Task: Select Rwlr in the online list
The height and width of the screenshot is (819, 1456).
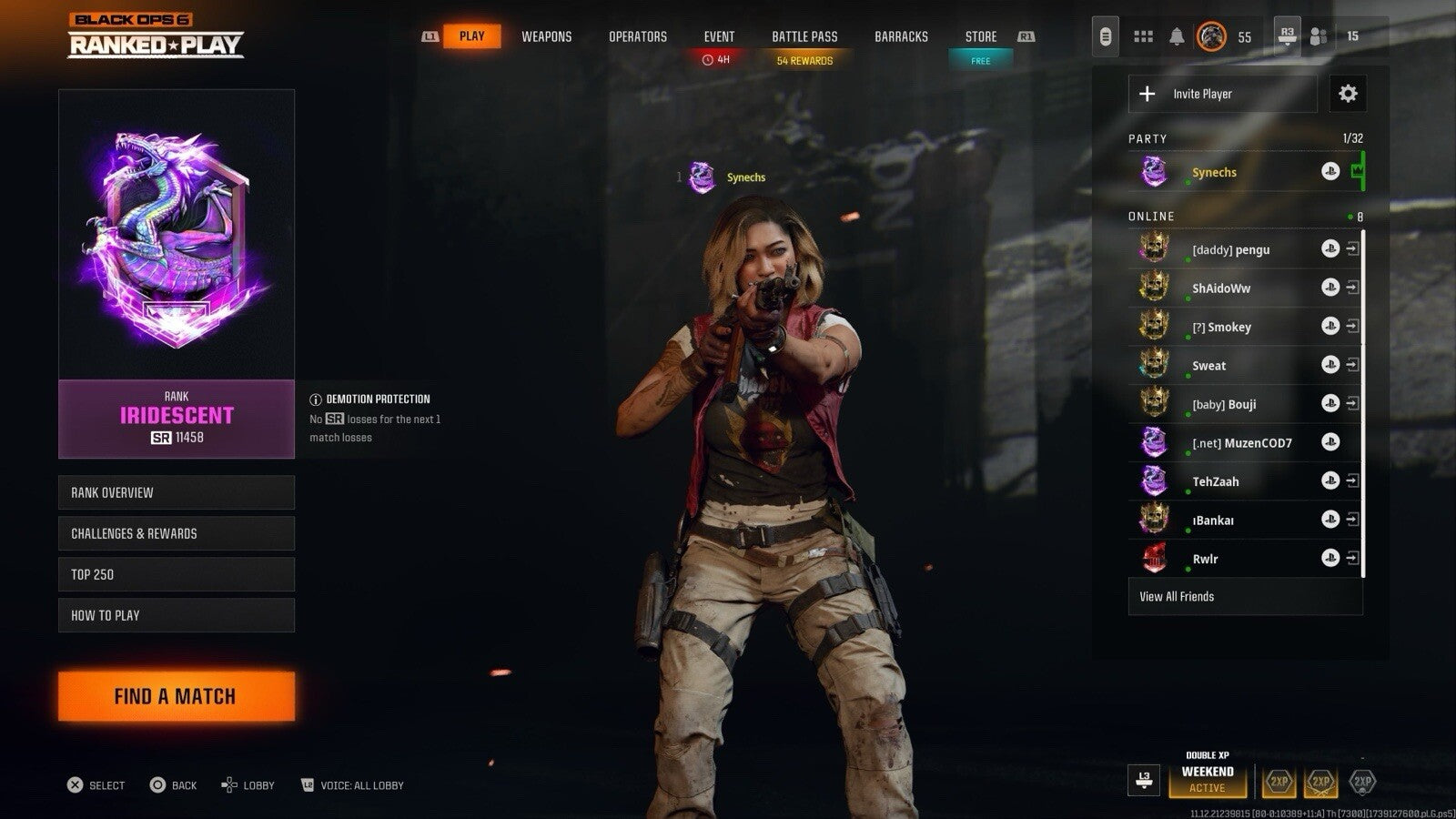Action: click(x=1205, y=559)
